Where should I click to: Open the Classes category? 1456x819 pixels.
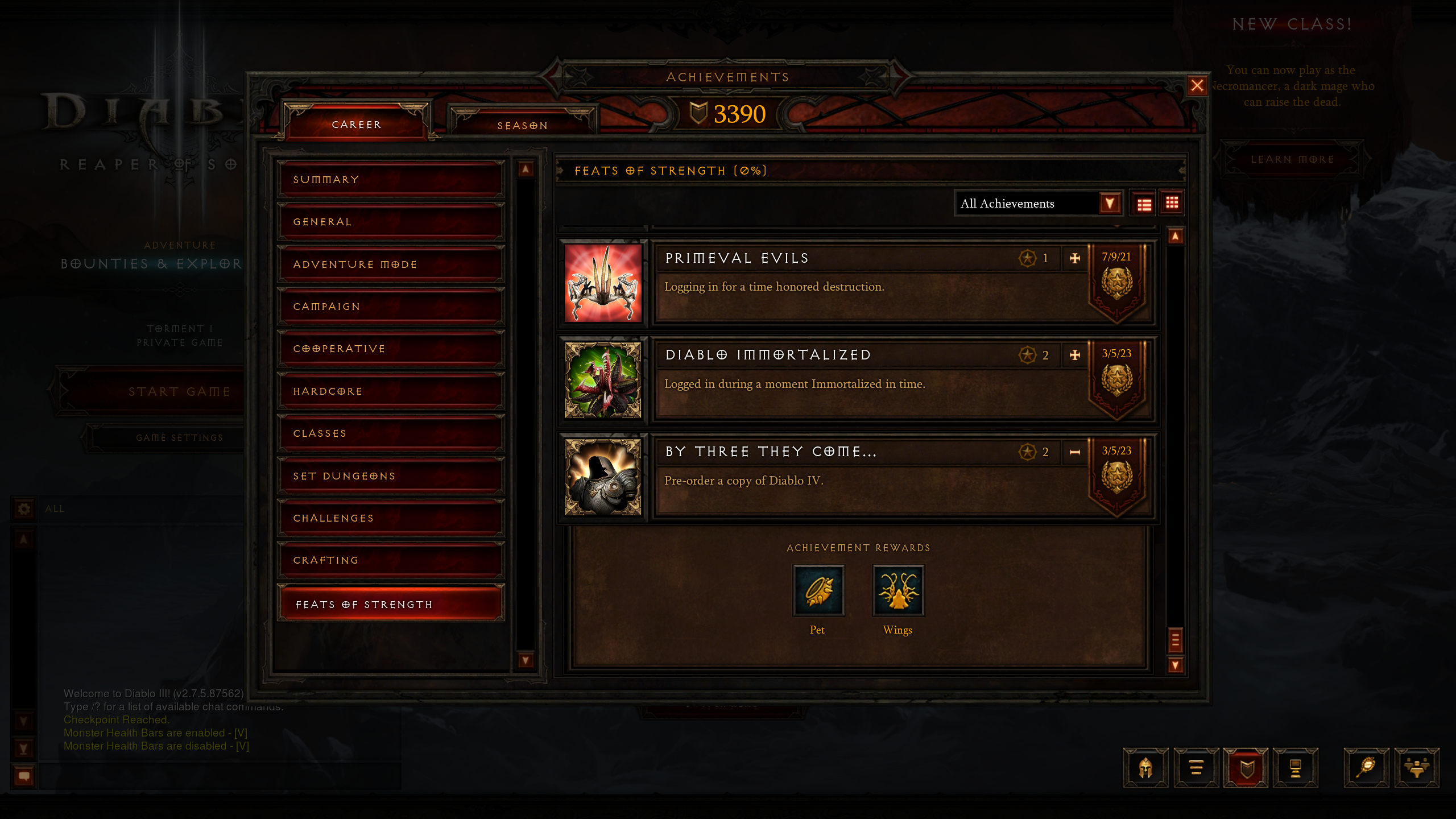click(x=391, y=433)
